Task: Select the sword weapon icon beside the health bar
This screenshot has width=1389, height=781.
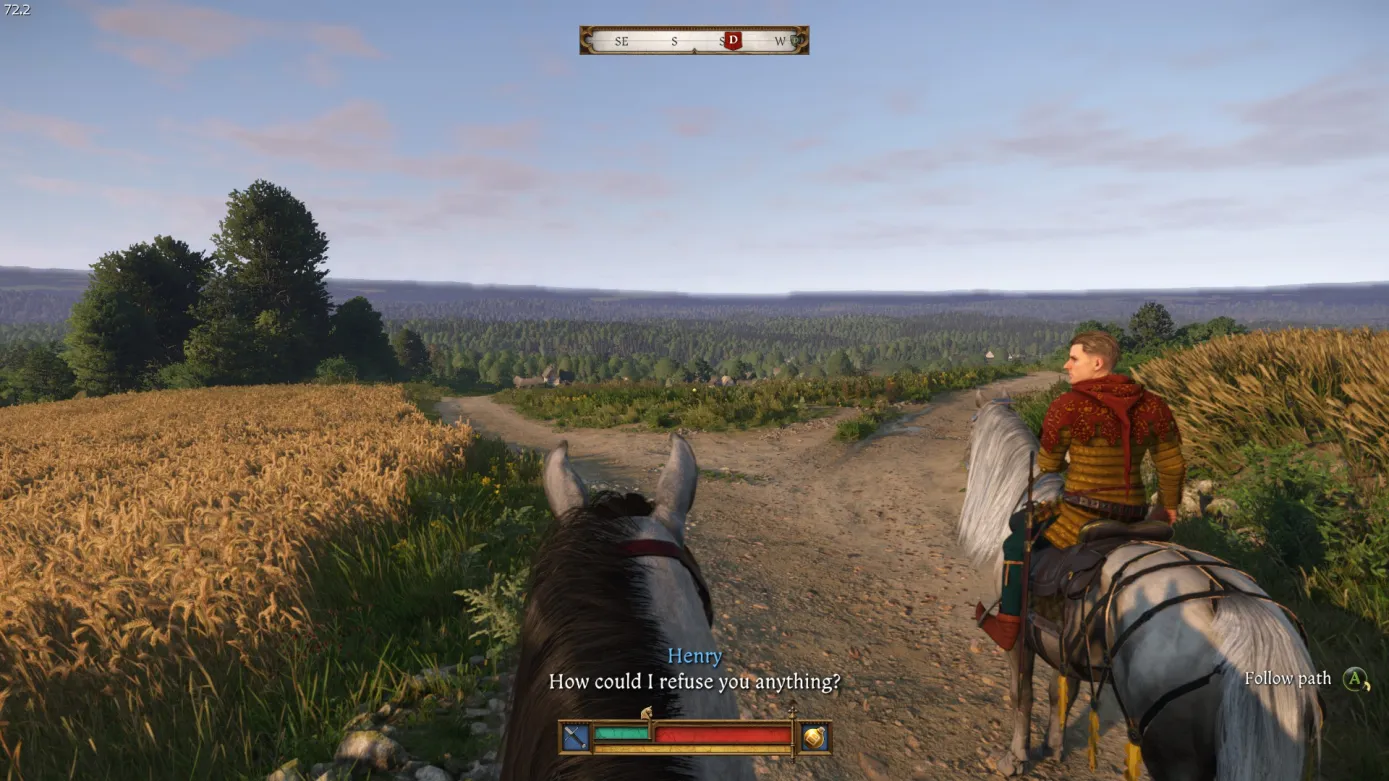Action: [575, 737]
